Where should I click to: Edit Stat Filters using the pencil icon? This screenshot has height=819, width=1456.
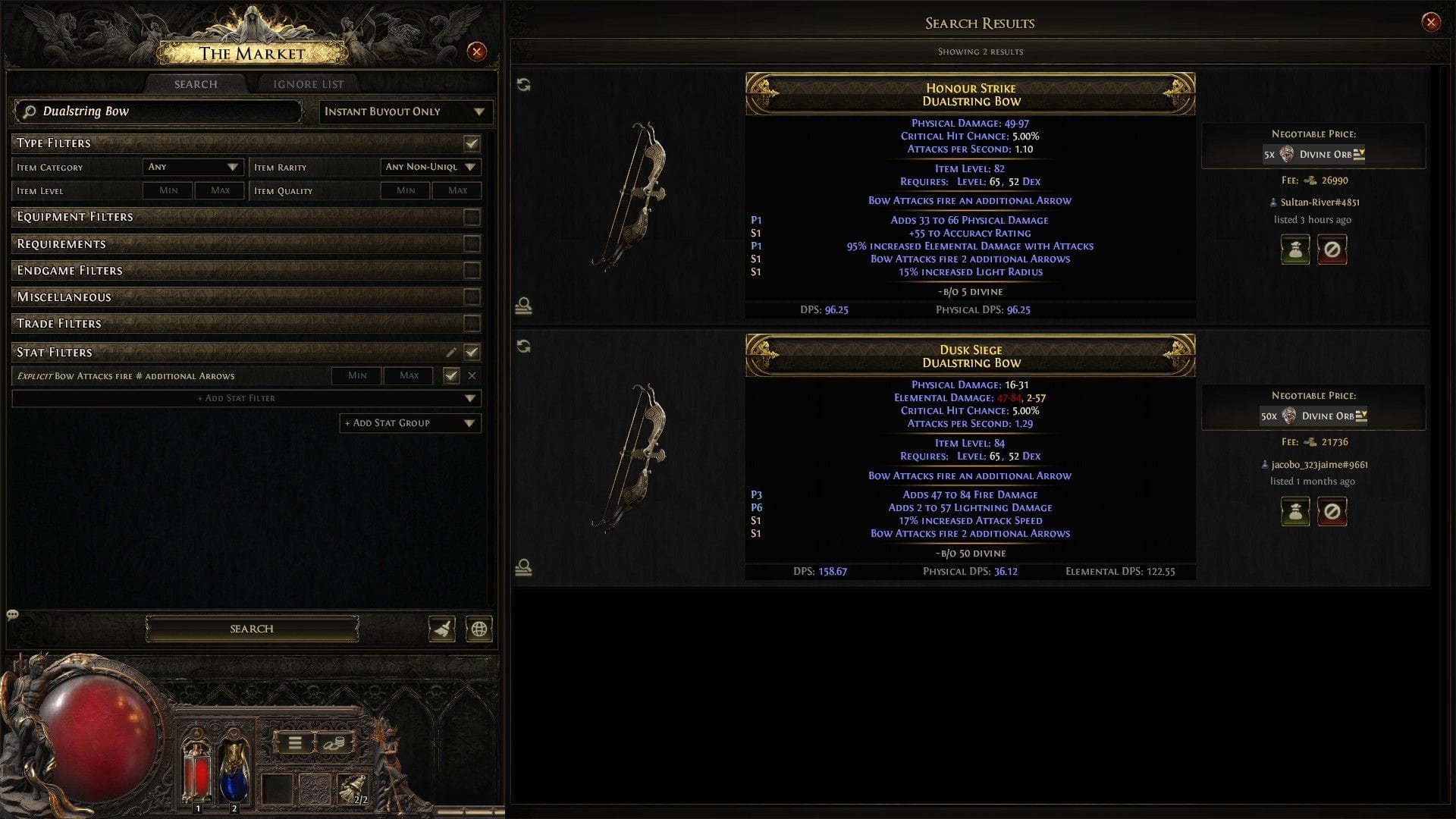click(x=452, y=352)
